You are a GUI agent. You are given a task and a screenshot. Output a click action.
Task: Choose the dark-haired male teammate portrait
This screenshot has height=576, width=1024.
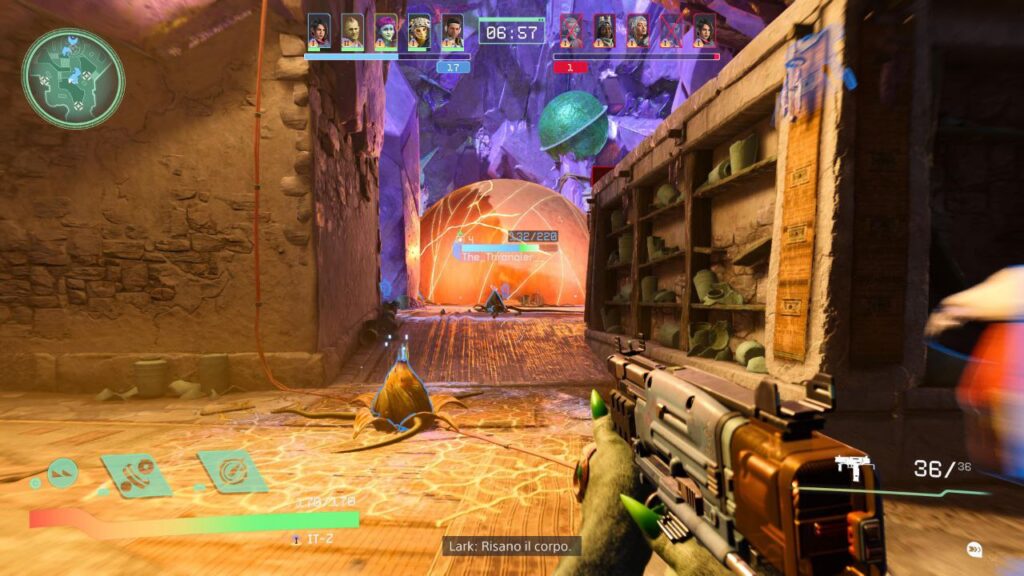point(453,31)
